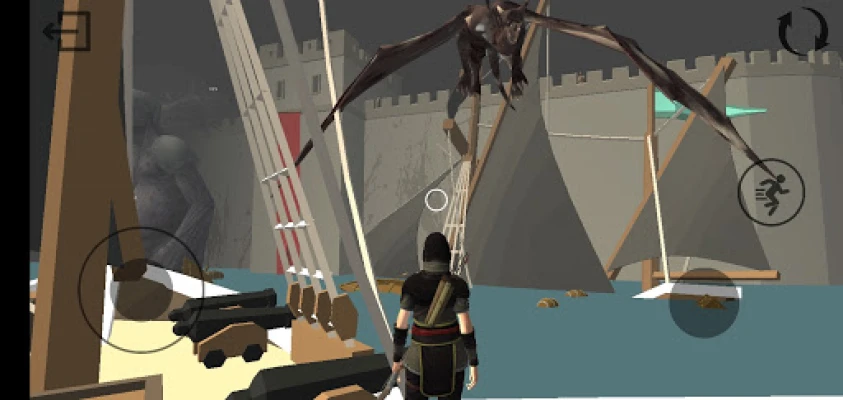Tap the round dark action button
The height and width of the screenshot is (400, 843).
tap(704, 302)
